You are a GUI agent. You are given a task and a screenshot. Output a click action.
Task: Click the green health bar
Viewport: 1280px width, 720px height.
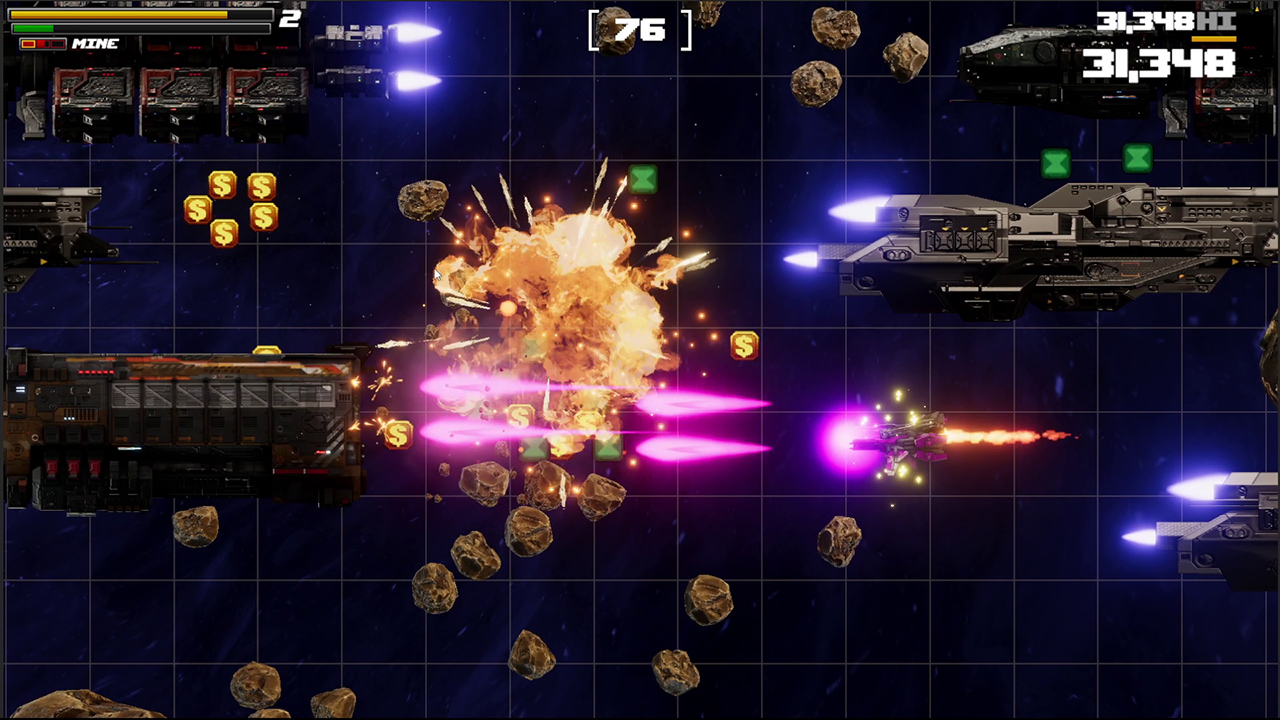(32, 27)
